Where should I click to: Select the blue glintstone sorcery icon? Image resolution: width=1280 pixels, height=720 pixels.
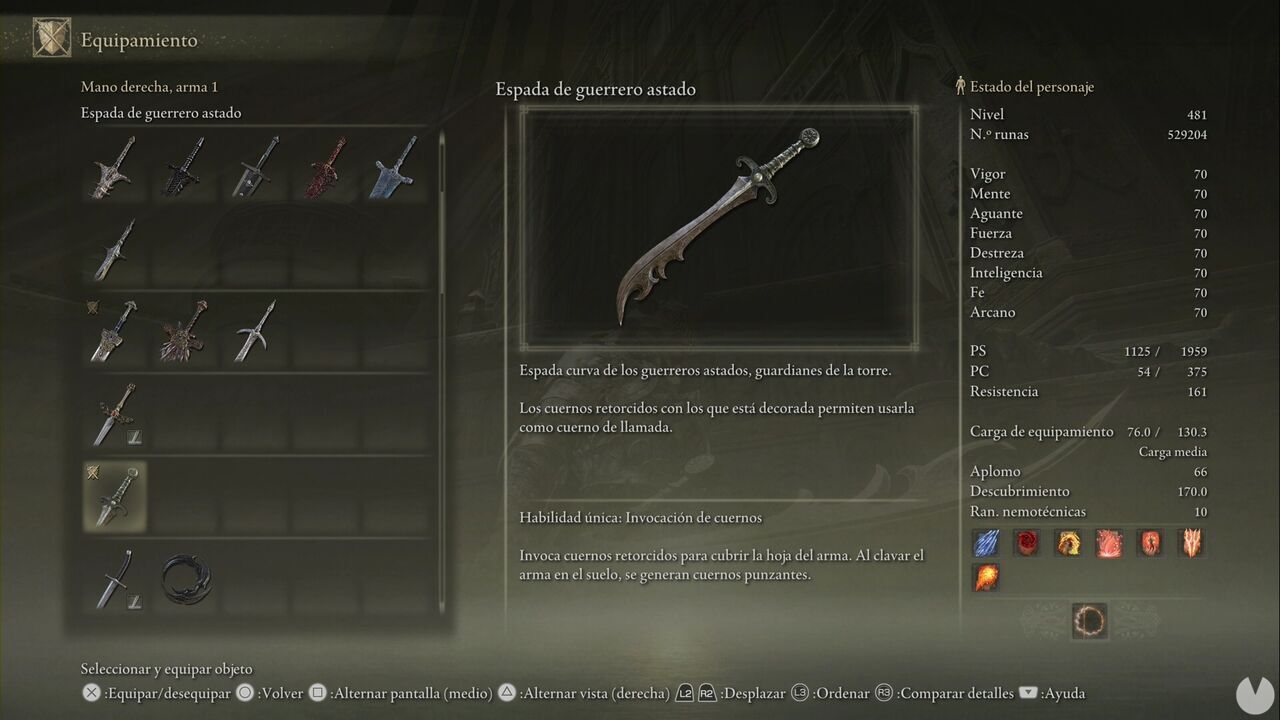(x=985, y=542)
